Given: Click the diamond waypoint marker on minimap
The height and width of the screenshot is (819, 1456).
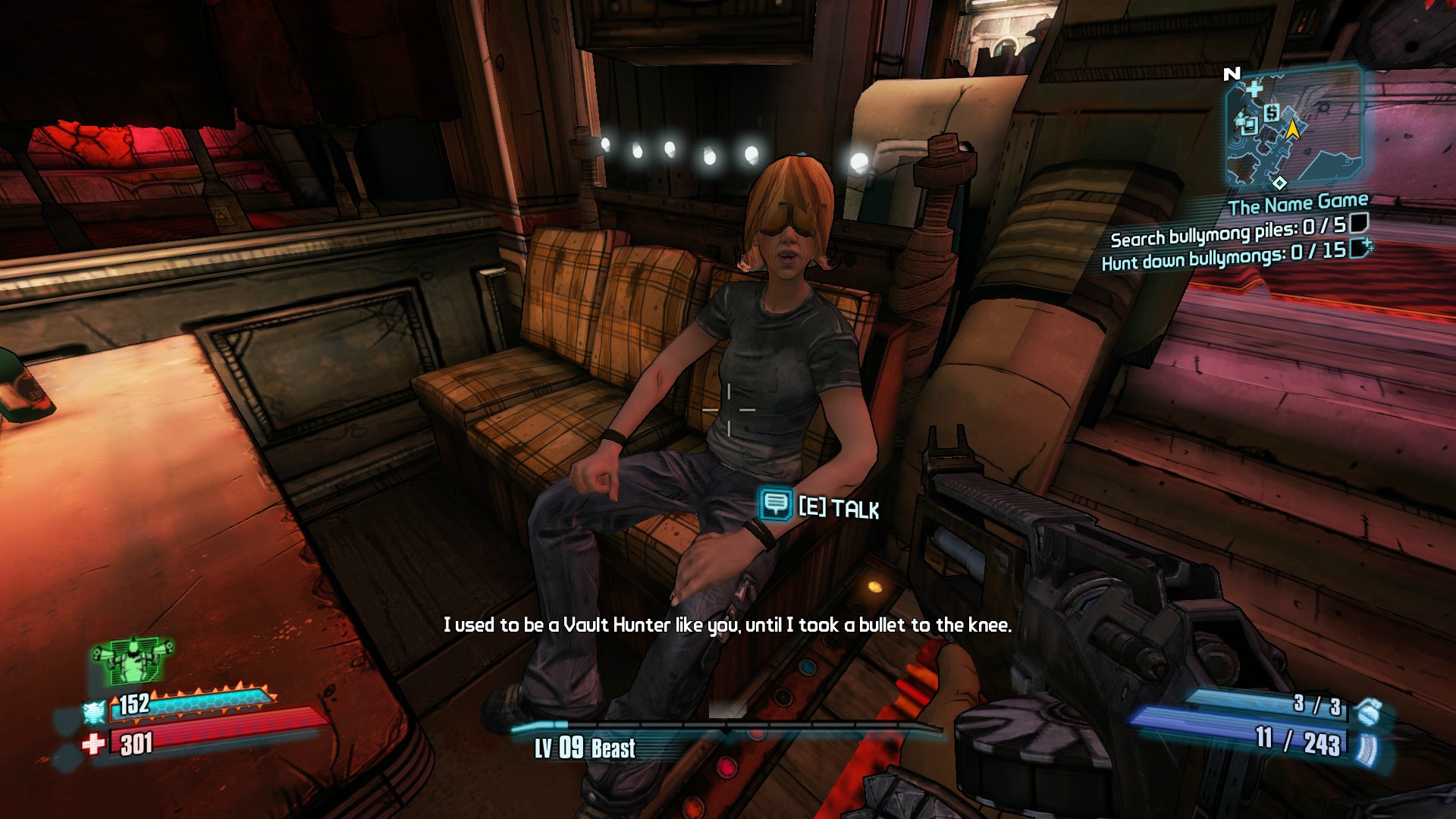Looking at the screenshot, I should [x=1279, y=183].
